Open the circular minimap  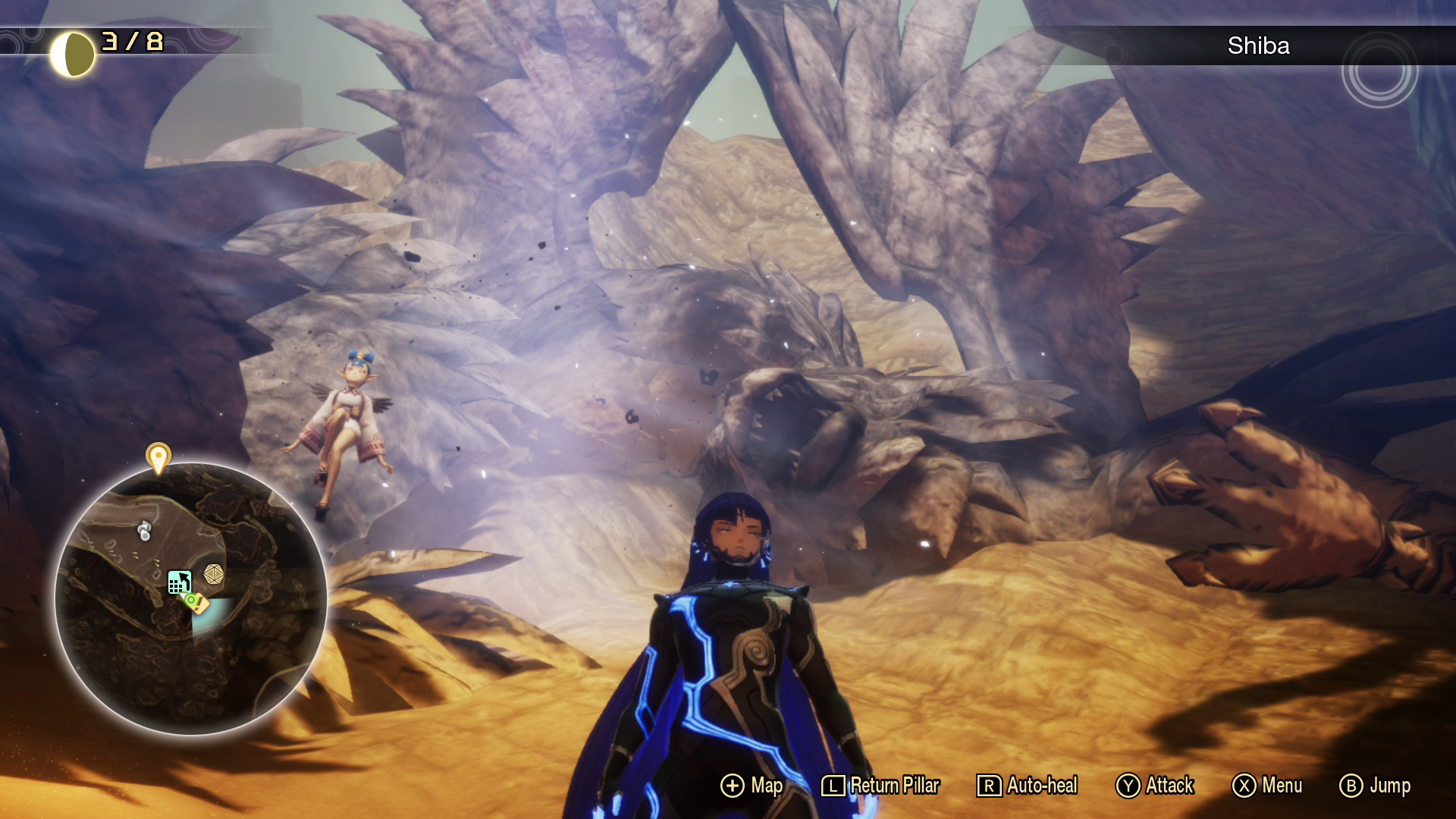pos(191,598)
